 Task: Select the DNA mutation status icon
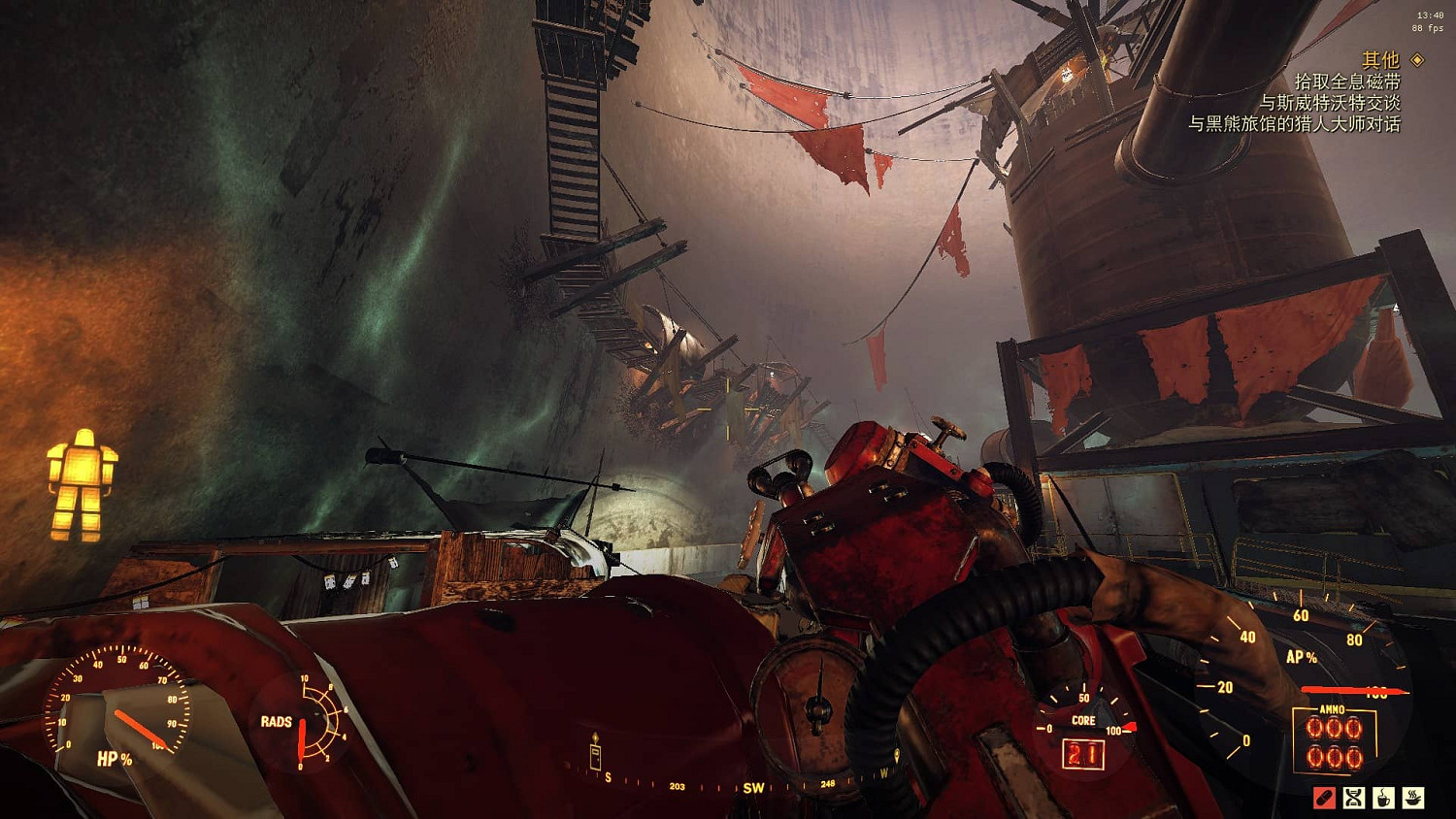[x=1354, y=798]
